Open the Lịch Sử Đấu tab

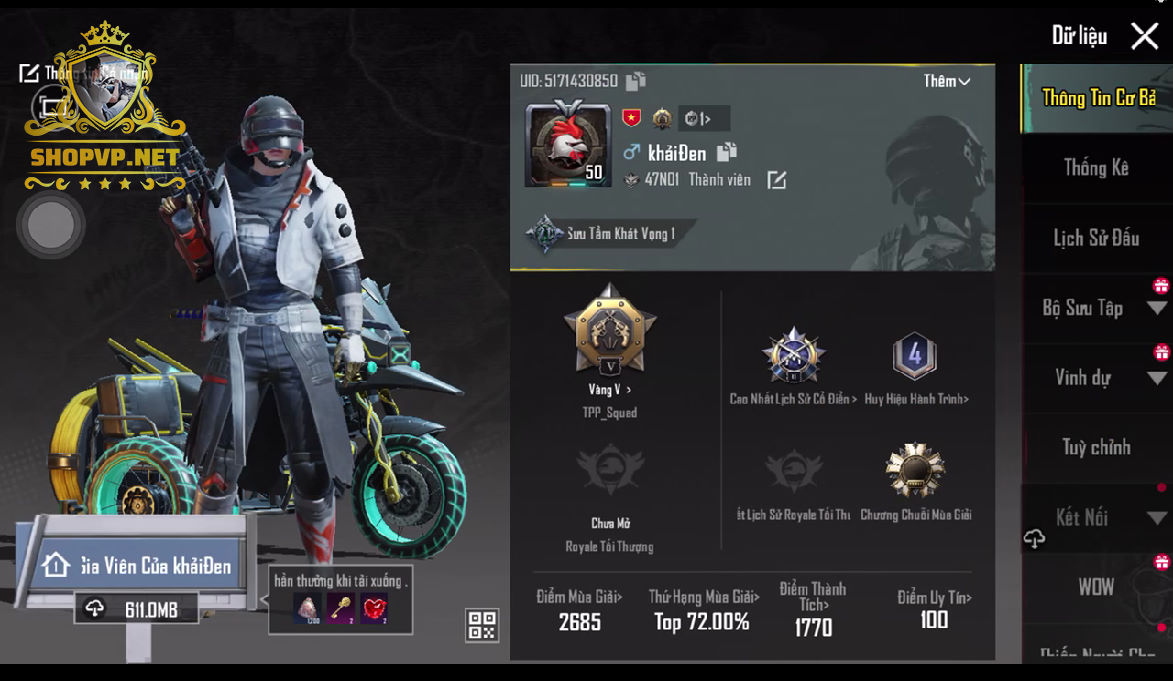point(1096,238)
